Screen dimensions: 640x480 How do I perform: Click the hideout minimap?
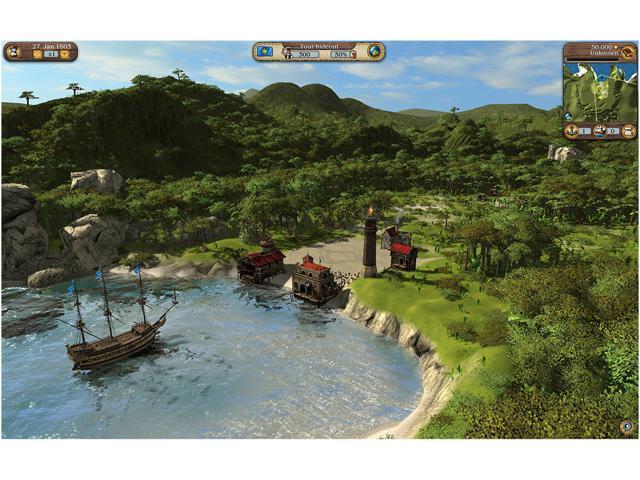[x=600, y=91]
